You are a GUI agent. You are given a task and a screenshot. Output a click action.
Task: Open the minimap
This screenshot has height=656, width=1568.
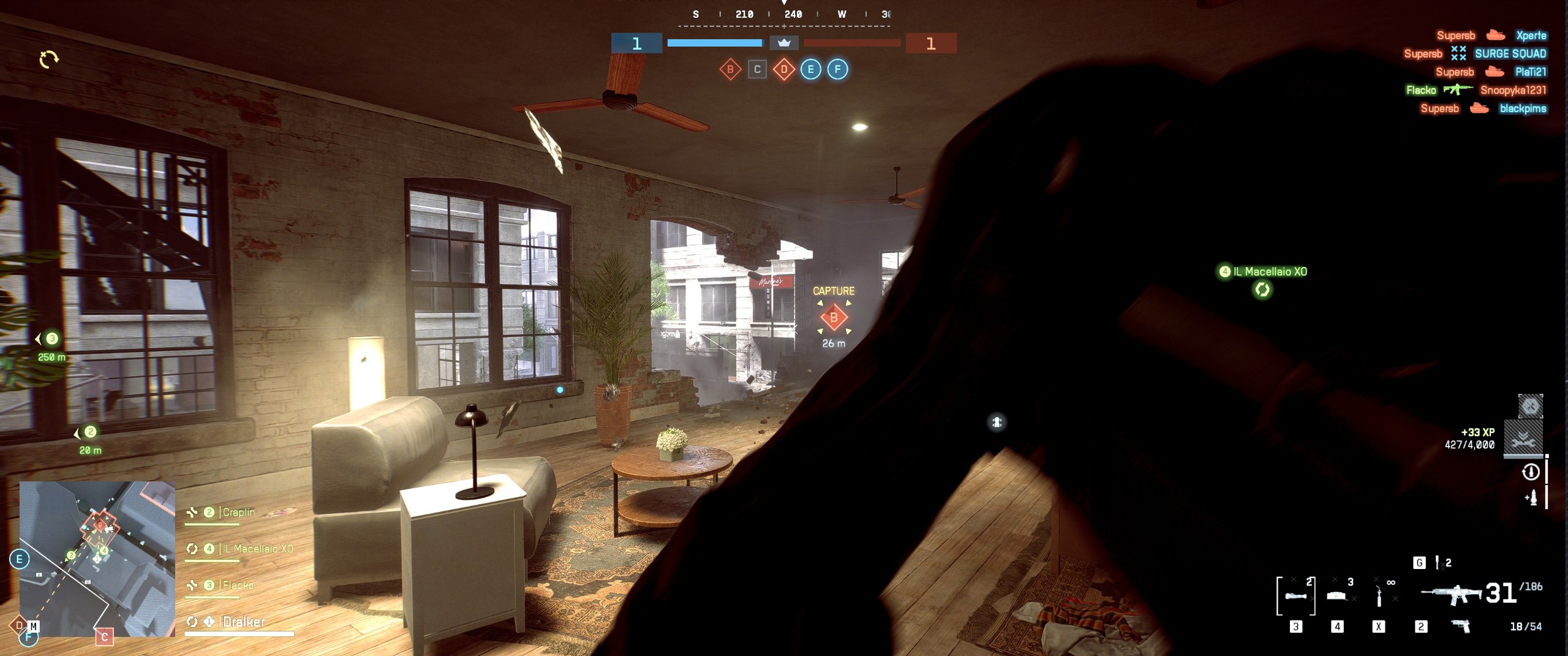[97, 558]
